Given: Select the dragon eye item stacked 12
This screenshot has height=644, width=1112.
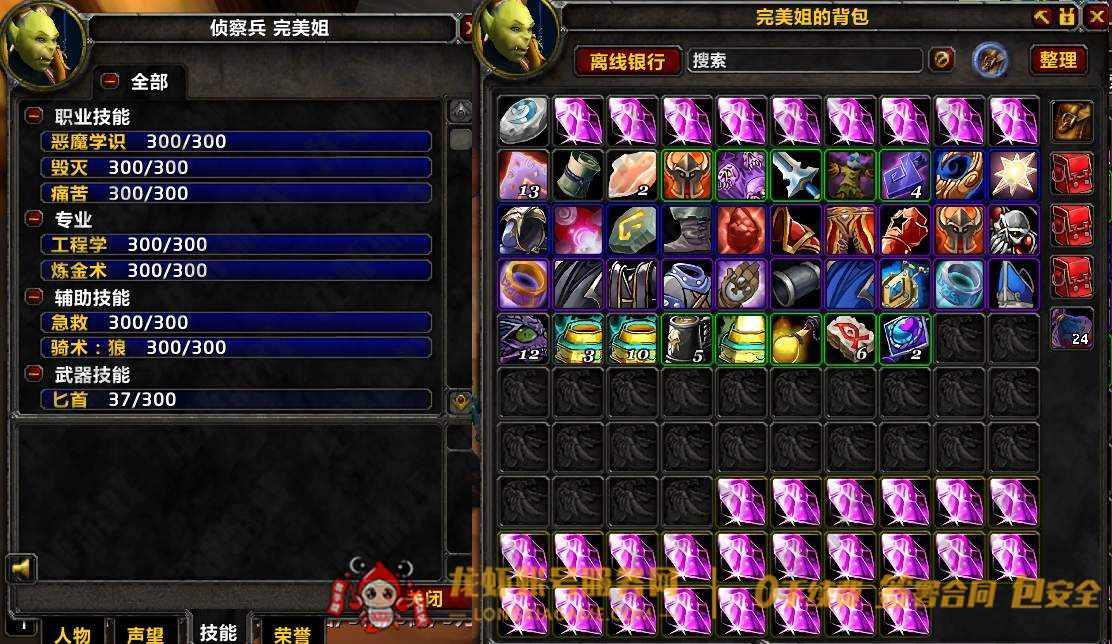Looking at the screenshot, I should click(524, 339).
